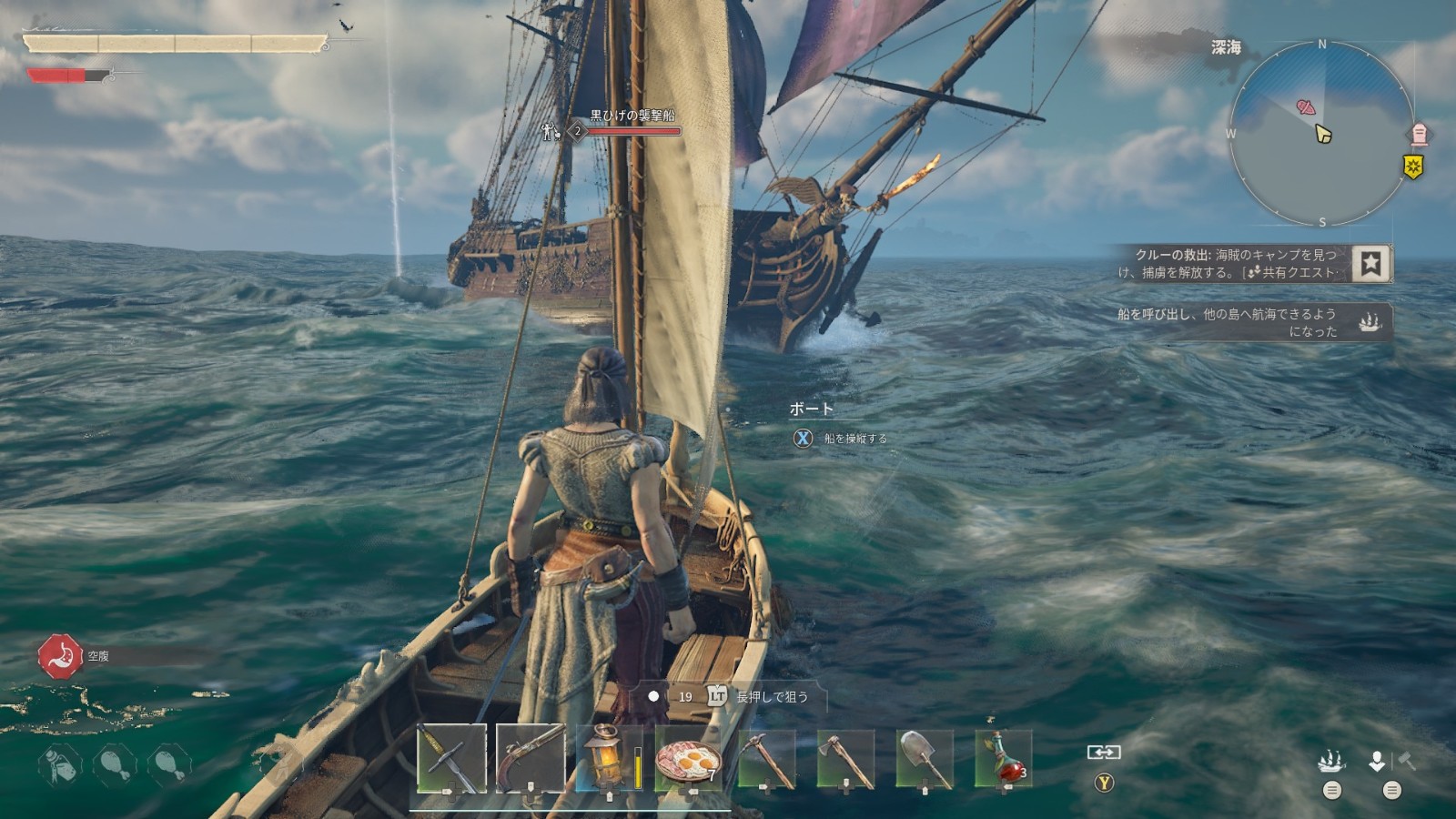Open the hammer build mode icon
Viewport: 1456px width, 819px height.
pyautogui.click(x=1407, y=760)
